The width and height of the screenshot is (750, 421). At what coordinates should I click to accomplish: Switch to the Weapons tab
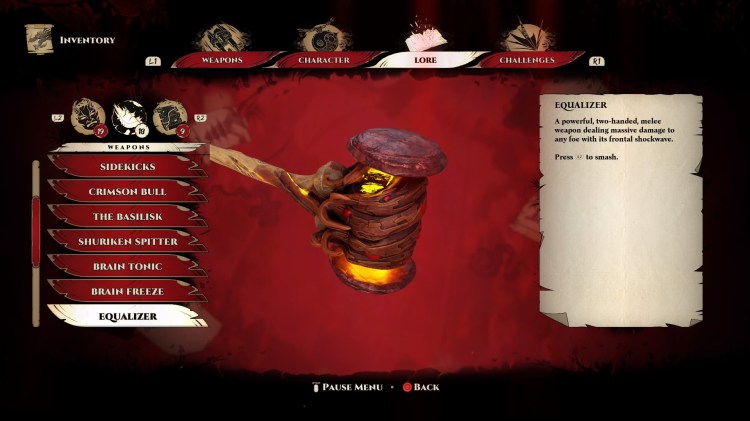click(221, 60)
